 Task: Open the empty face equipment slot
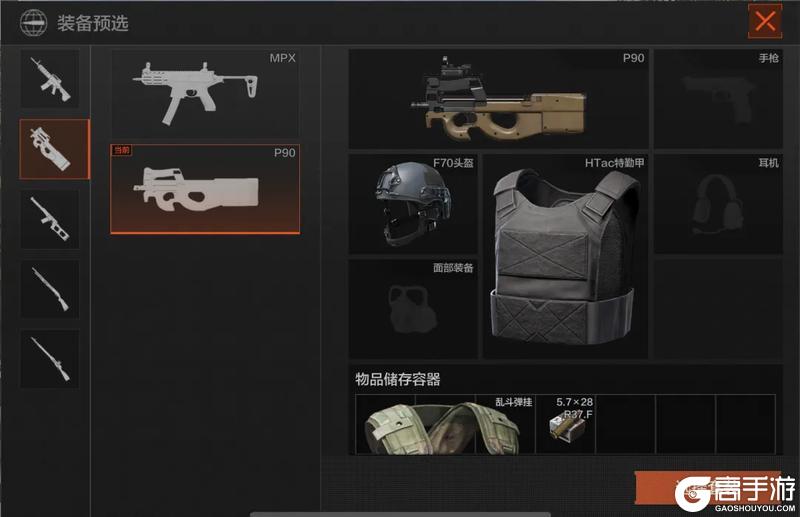[412, 308]
